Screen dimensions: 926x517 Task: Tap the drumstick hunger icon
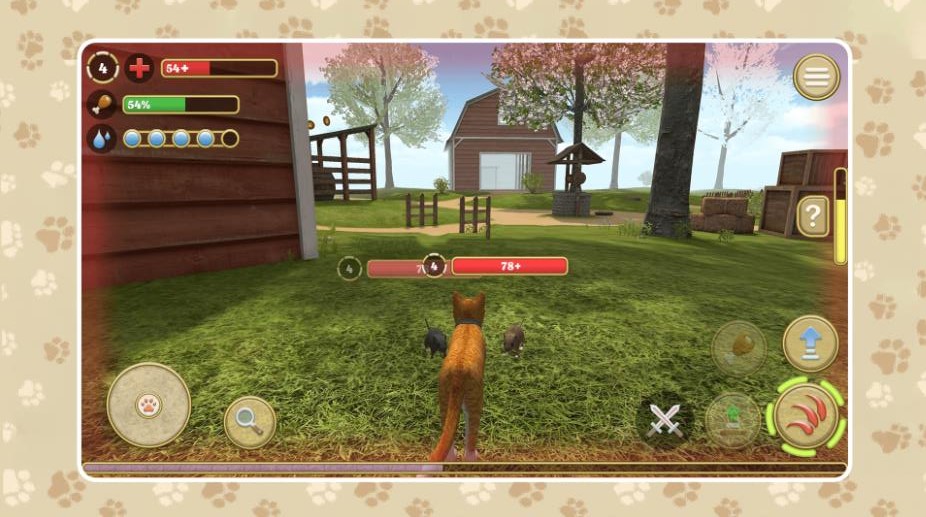101,103
